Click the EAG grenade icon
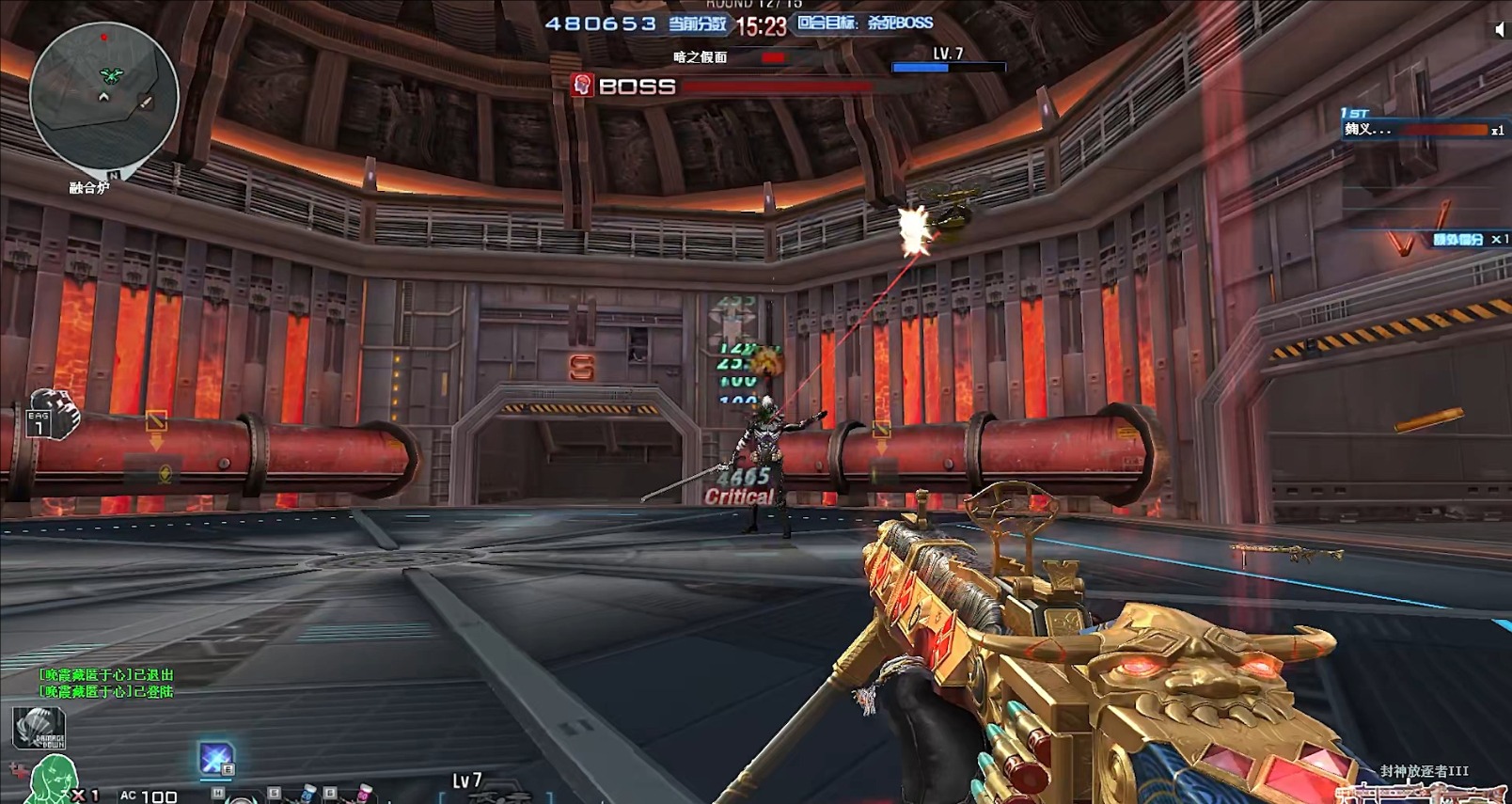Viewport: 1512px width, 804px height. (x=52, y=416)
